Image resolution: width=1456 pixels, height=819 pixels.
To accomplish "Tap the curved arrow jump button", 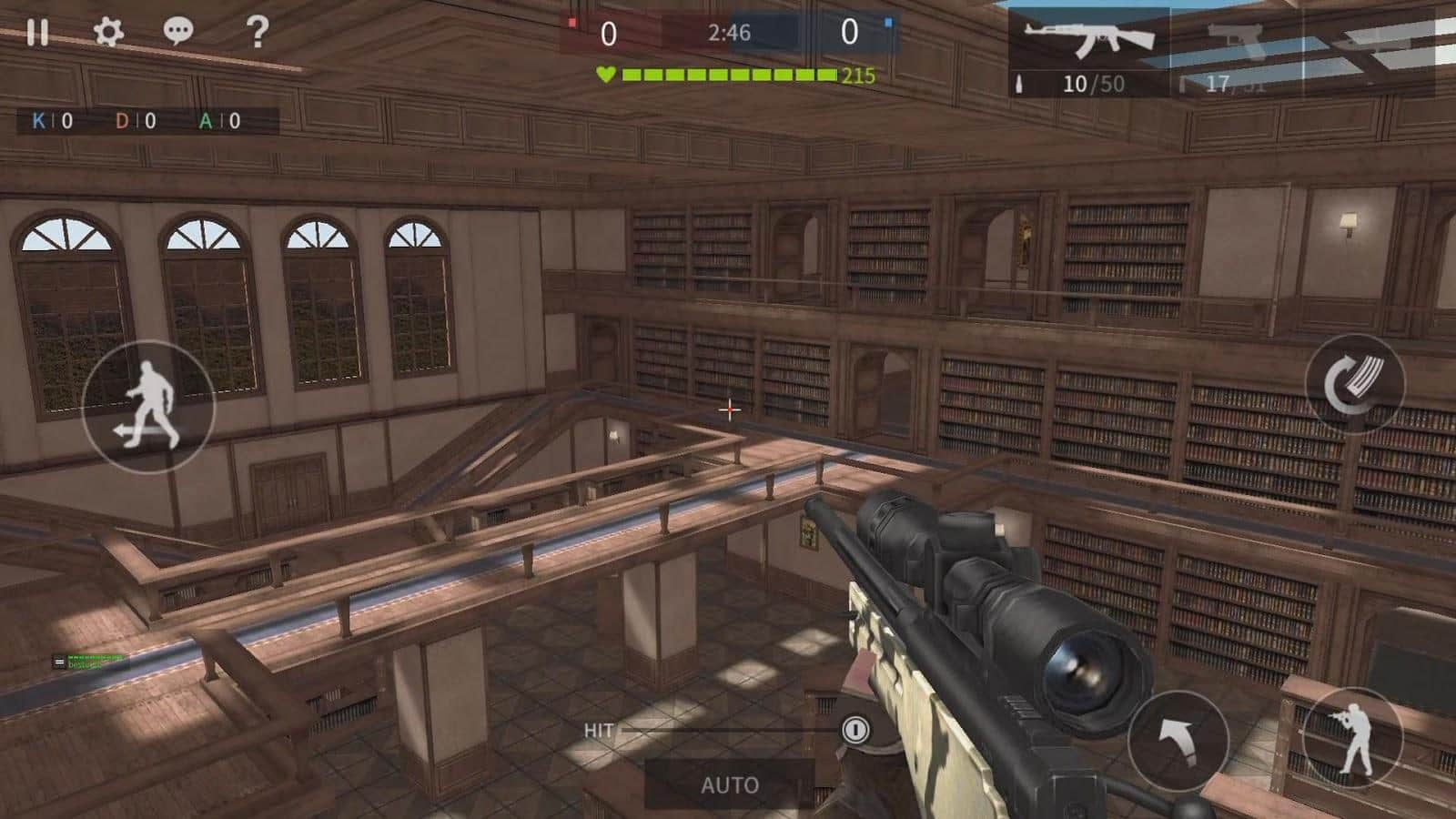I will tap(1178, 741).
